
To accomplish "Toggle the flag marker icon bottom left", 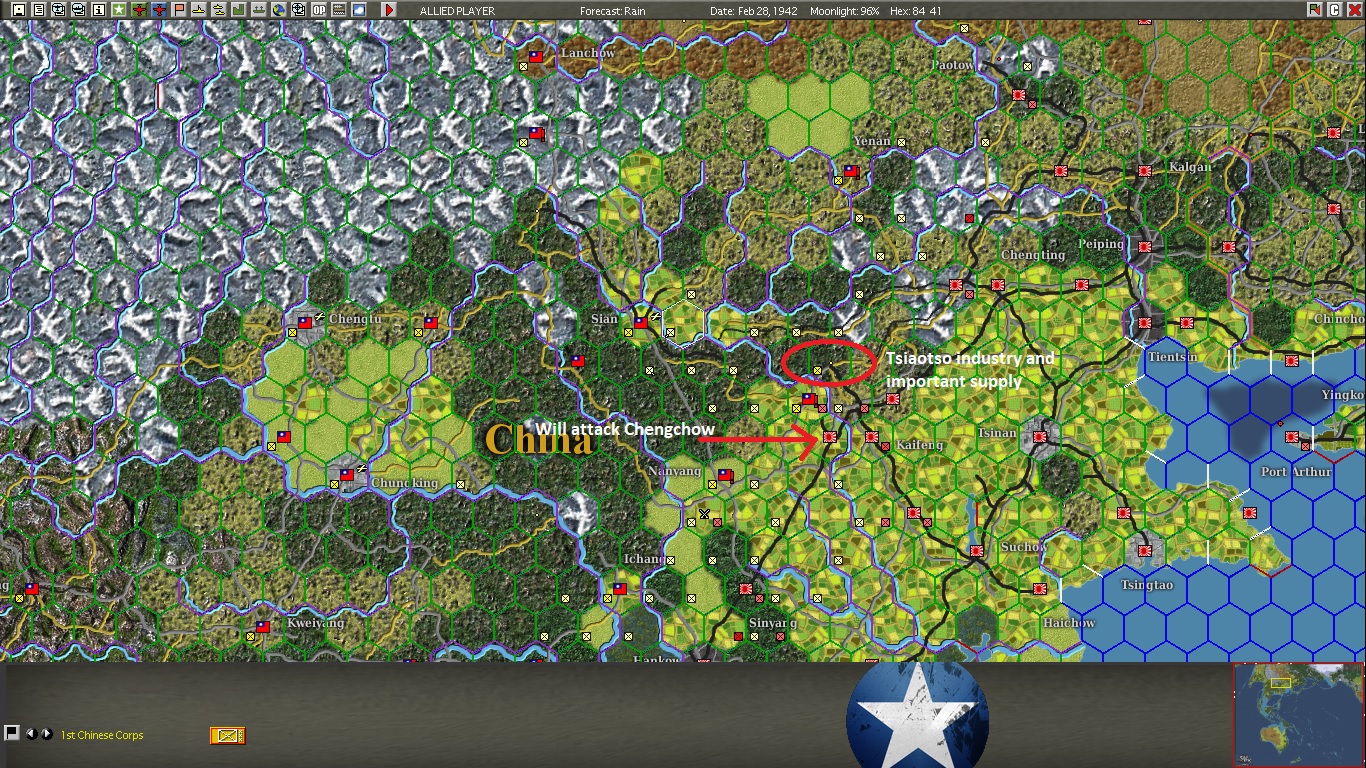I will click(12, 734).
